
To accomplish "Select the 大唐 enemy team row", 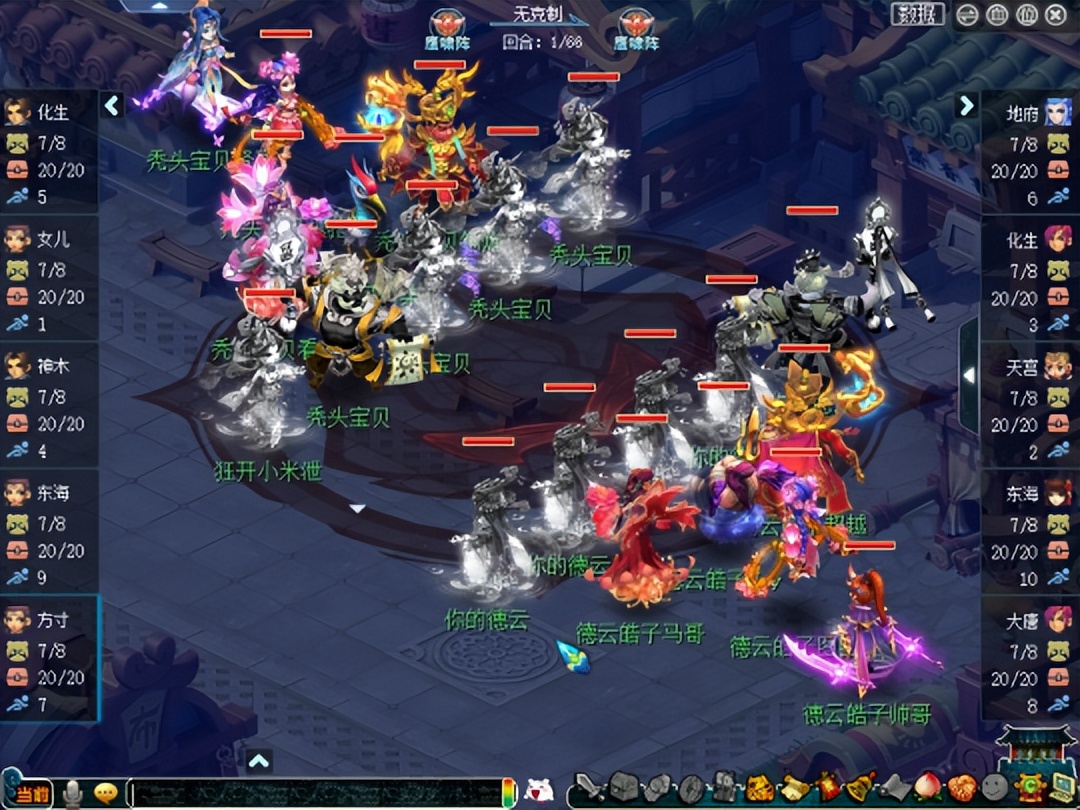I will tap(1030, 658).
